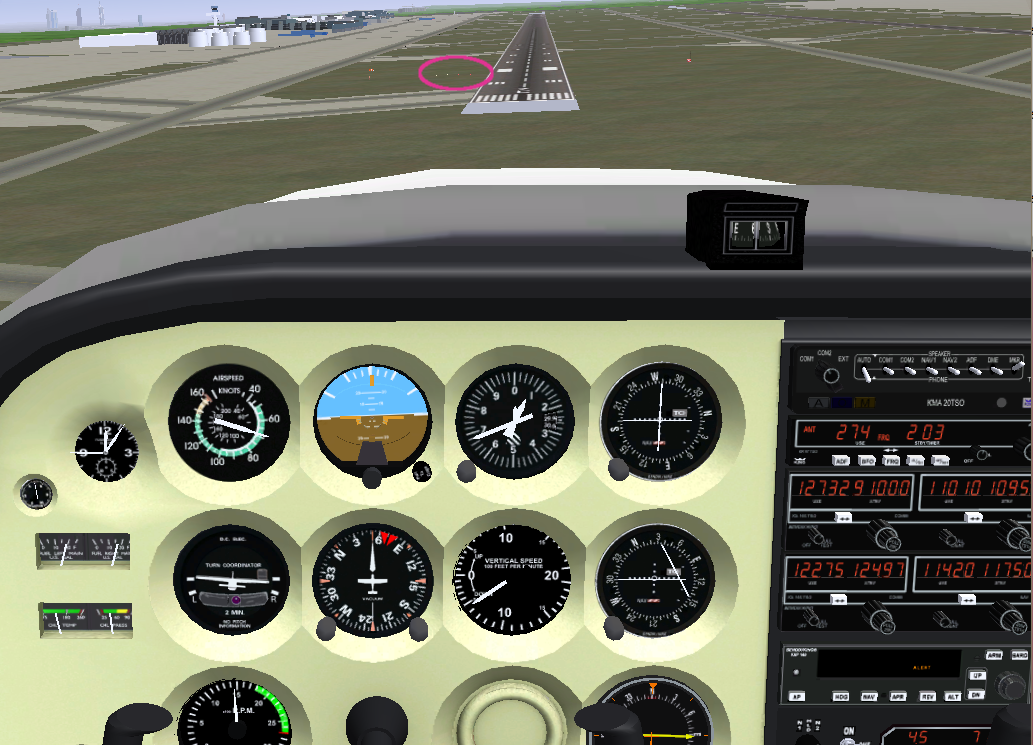Screen dimensions: 1033x745
Task: Flip the AUTO switch on the audio panel
Action: coord(867,373)
